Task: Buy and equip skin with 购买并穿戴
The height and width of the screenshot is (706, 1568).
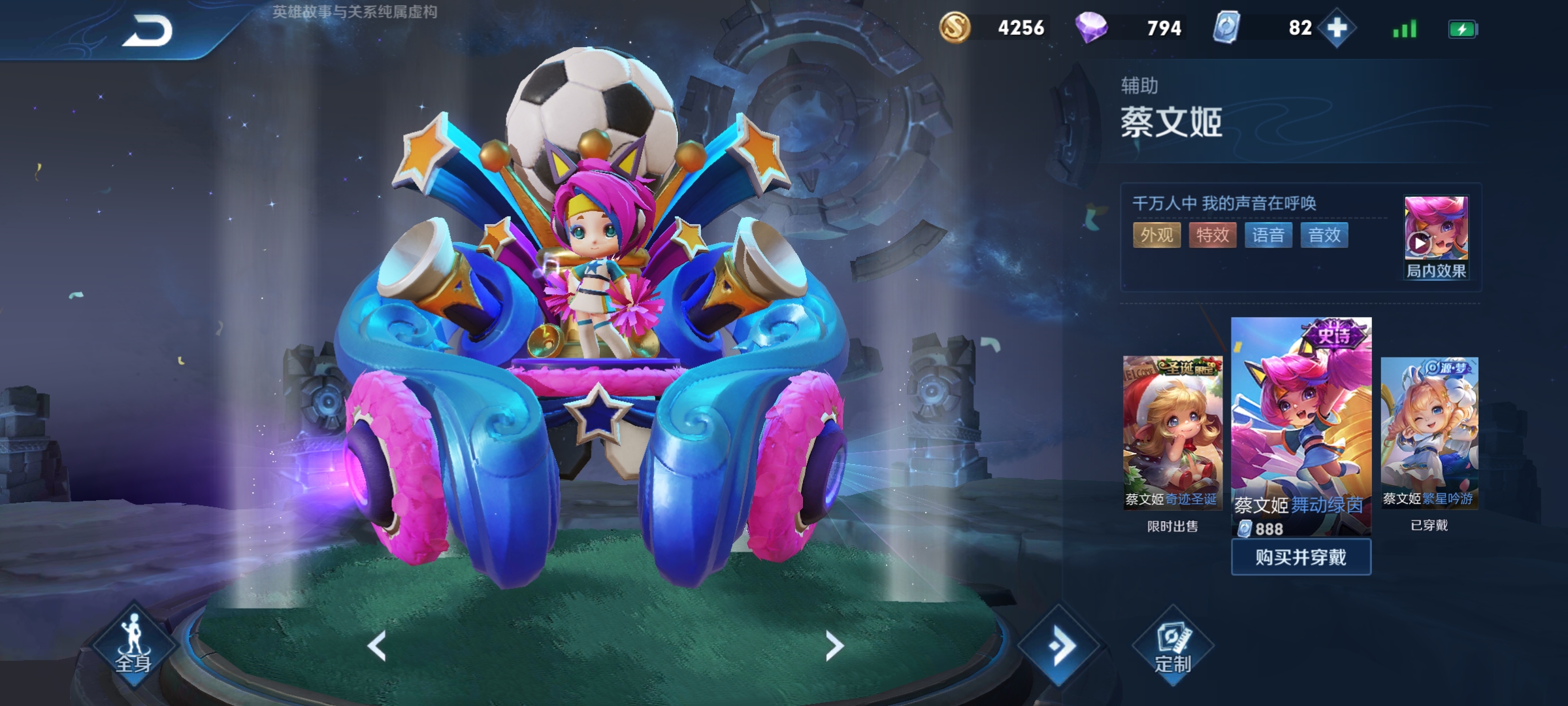Action: pos(1301,558)
